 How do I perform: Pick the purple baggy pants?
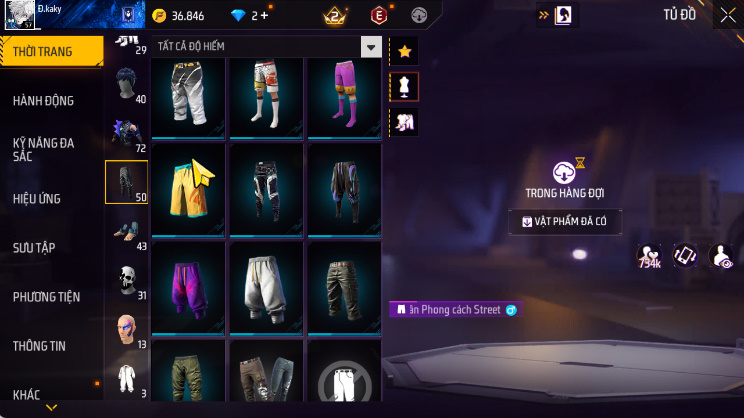188,282
